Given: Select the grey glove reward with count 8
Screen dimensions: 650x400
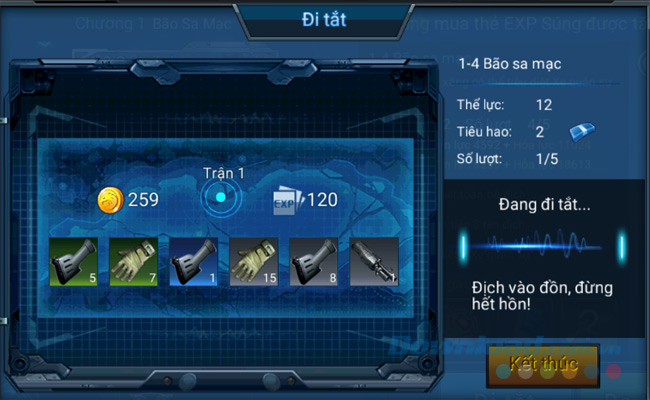Looking at the screenshot, I should pos(314,261).
